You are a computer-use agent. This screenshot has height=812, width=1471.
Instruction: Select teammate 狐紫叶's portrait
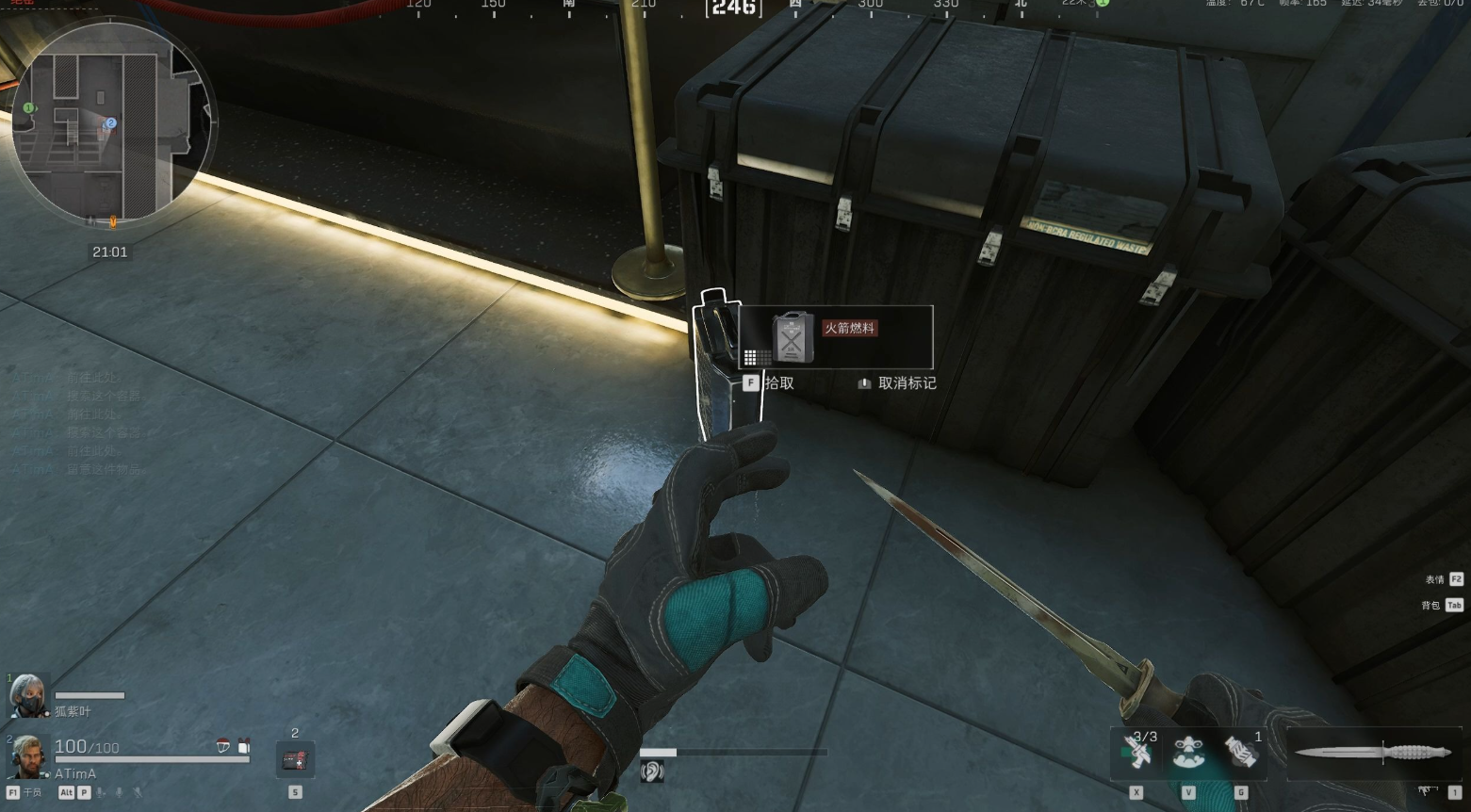point(27,695)
